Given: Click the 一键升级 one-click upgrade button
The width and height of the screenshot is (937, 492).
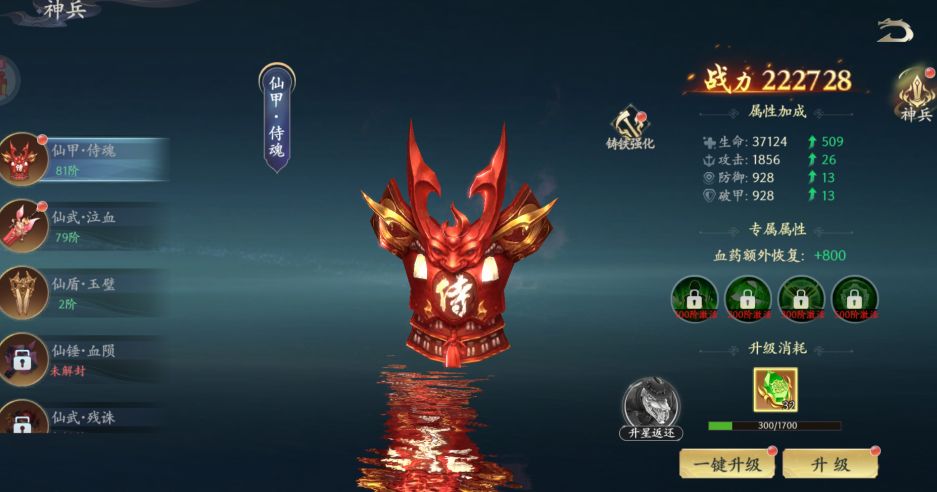Looking at the screenshot, I should coord(727,463).
